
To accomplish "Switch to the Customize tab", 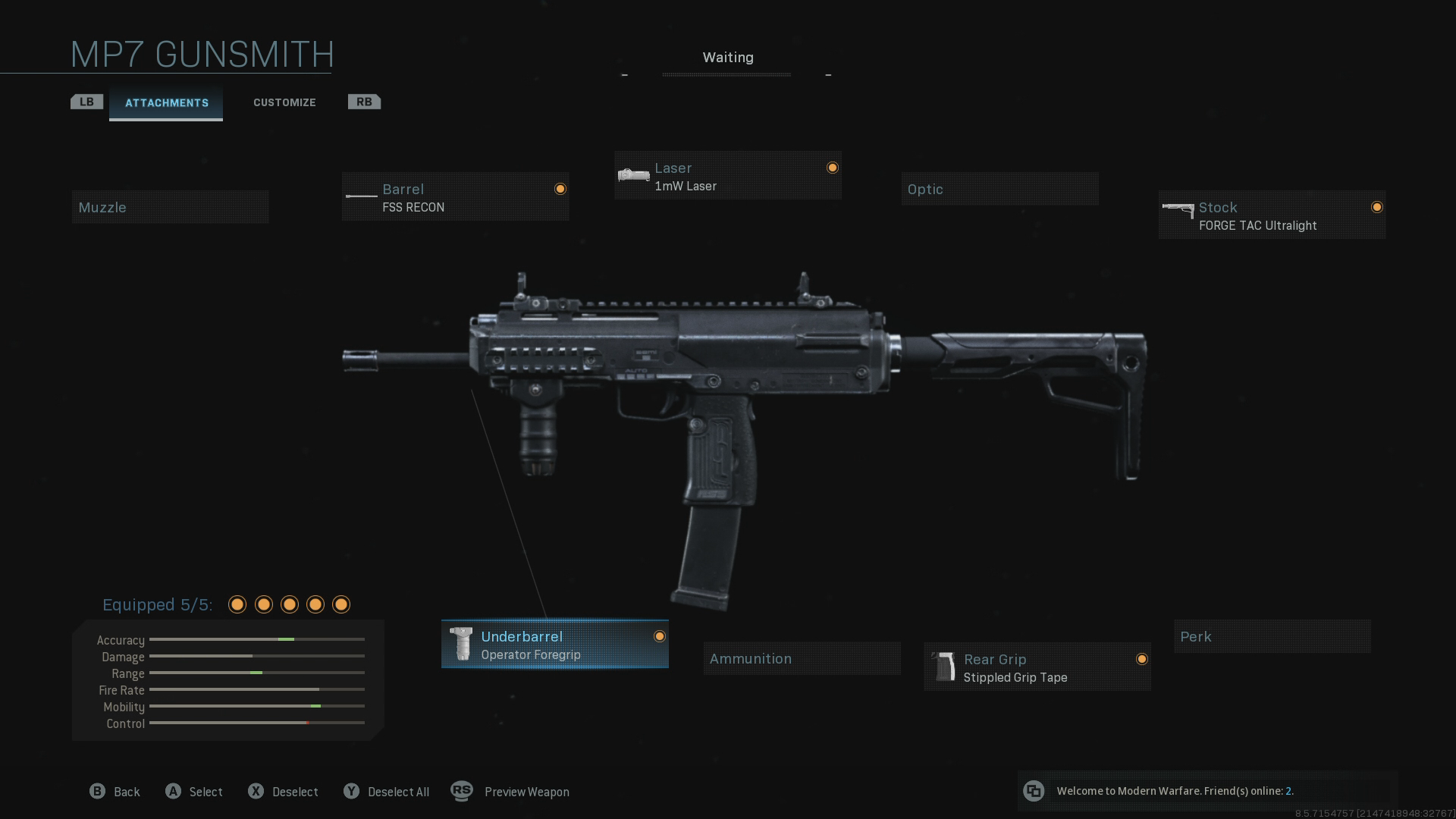I will 284,102.
